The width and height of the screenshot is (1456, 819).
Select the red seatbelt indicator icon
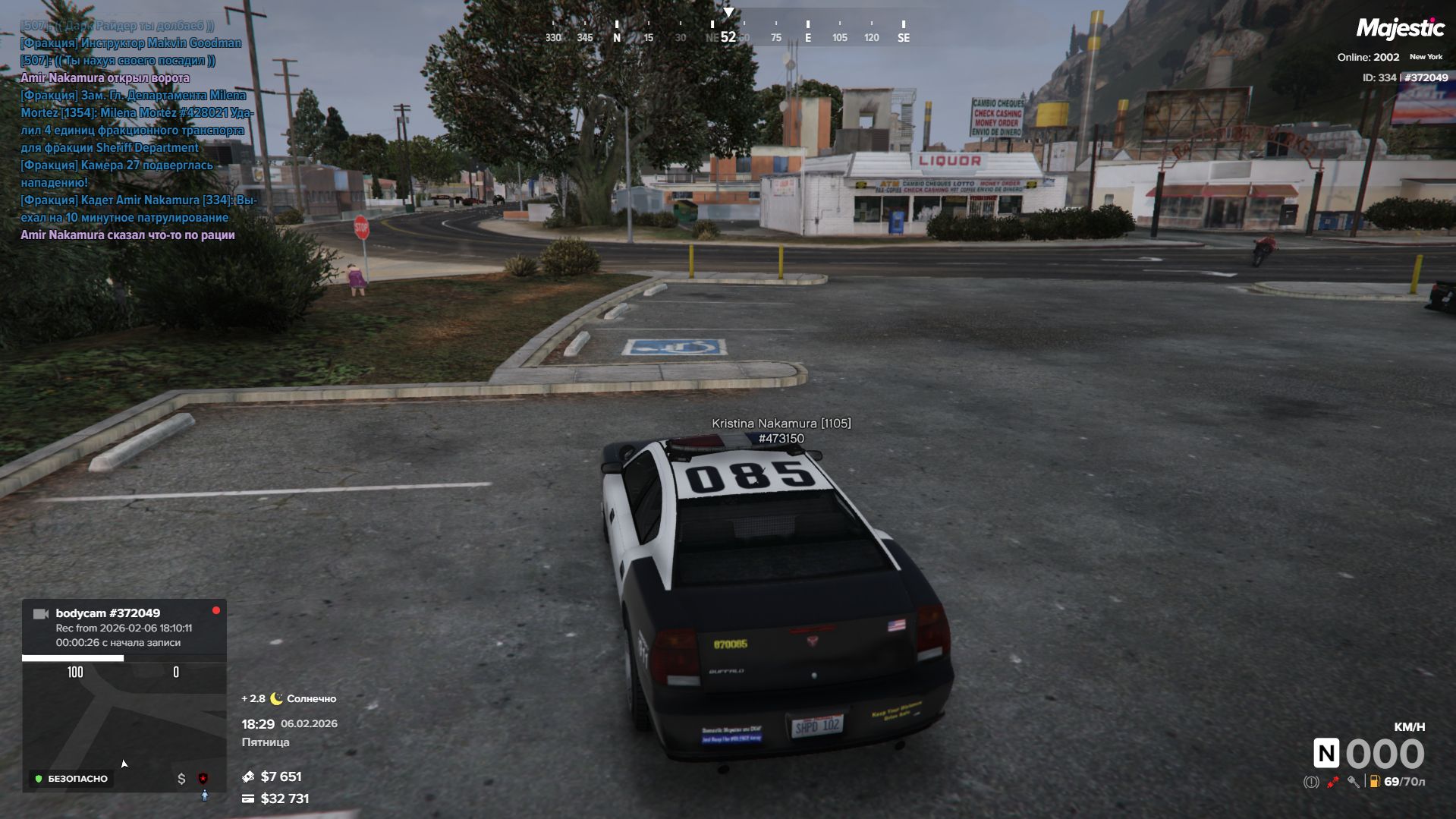tap(1332, 782)
